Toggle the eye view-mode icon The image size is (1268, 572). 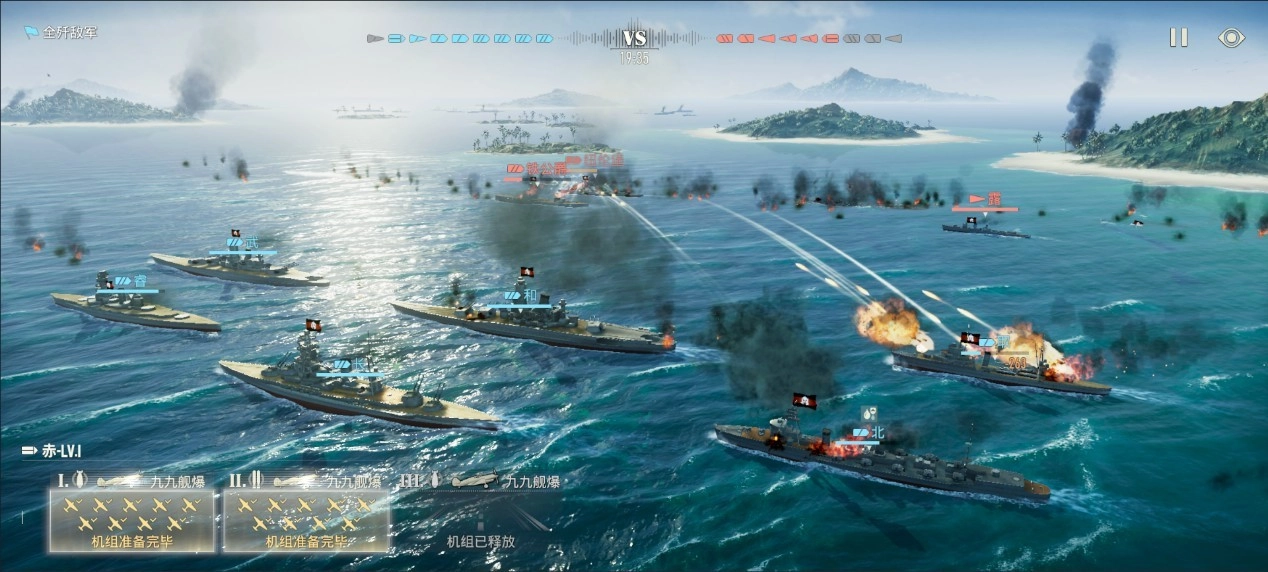[1231, 38]
